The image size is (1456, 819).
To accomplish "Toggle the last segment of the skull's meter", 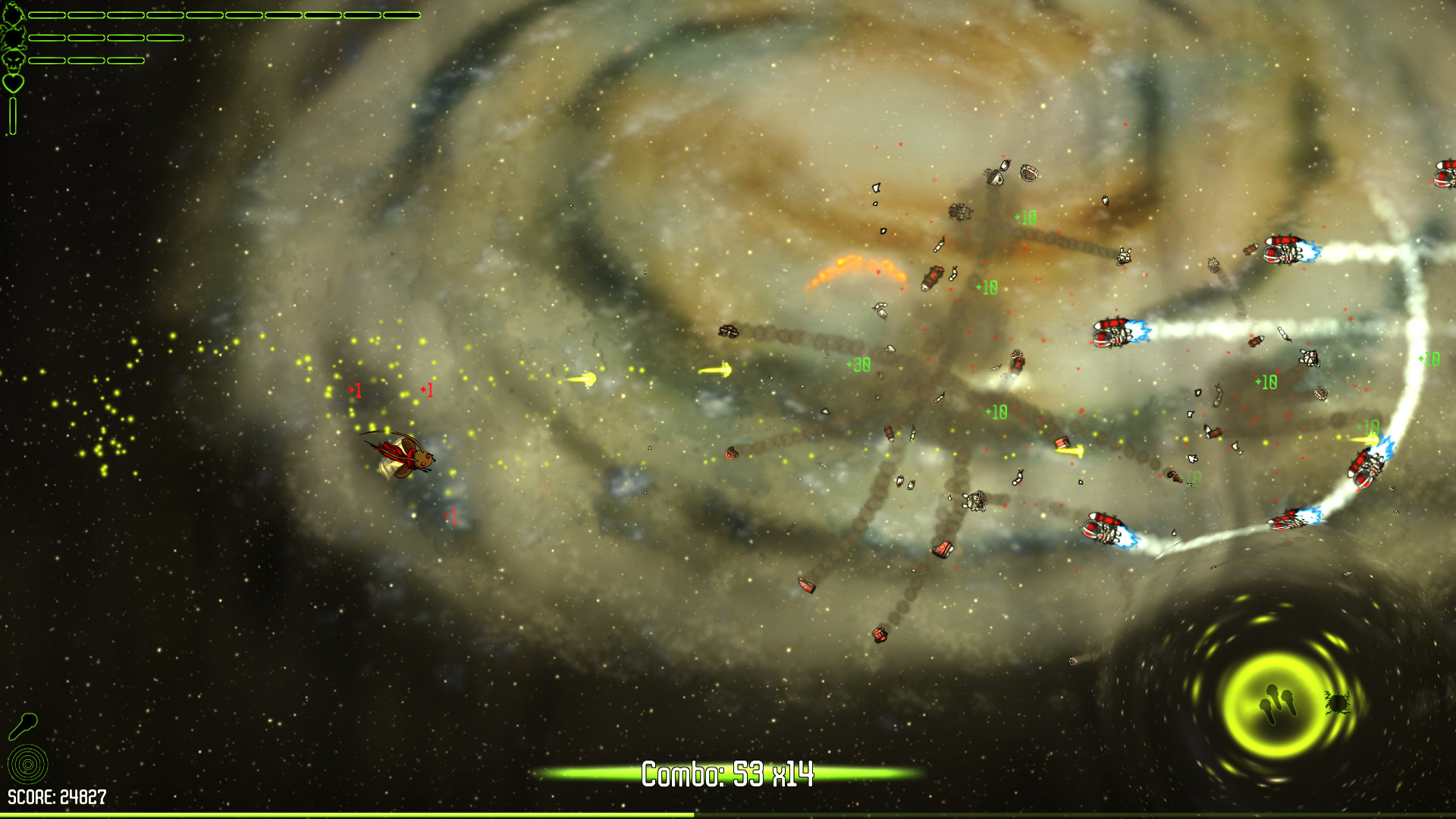I will (x=126, y=59).
